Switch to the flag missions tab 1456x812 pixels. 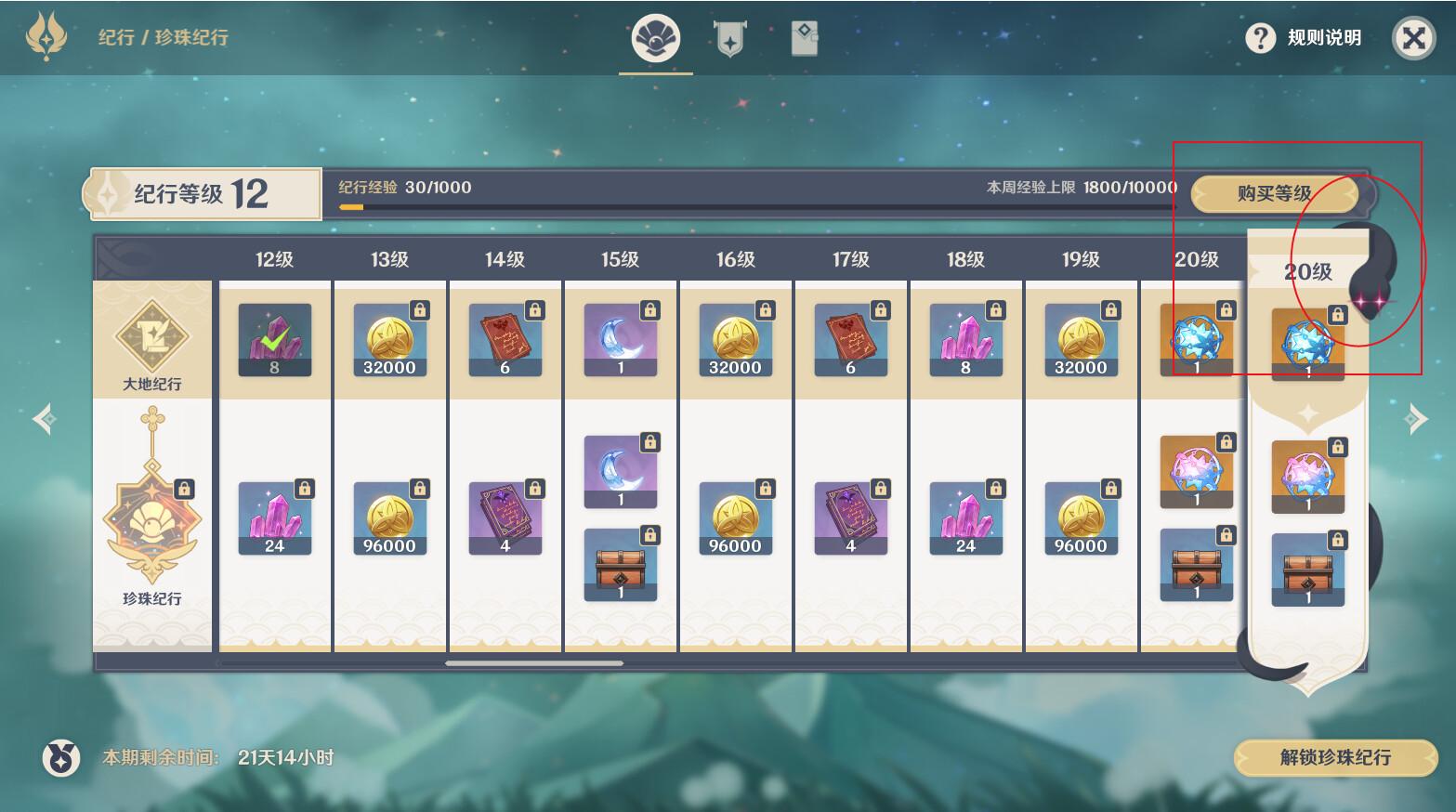[x=729, y=39]
